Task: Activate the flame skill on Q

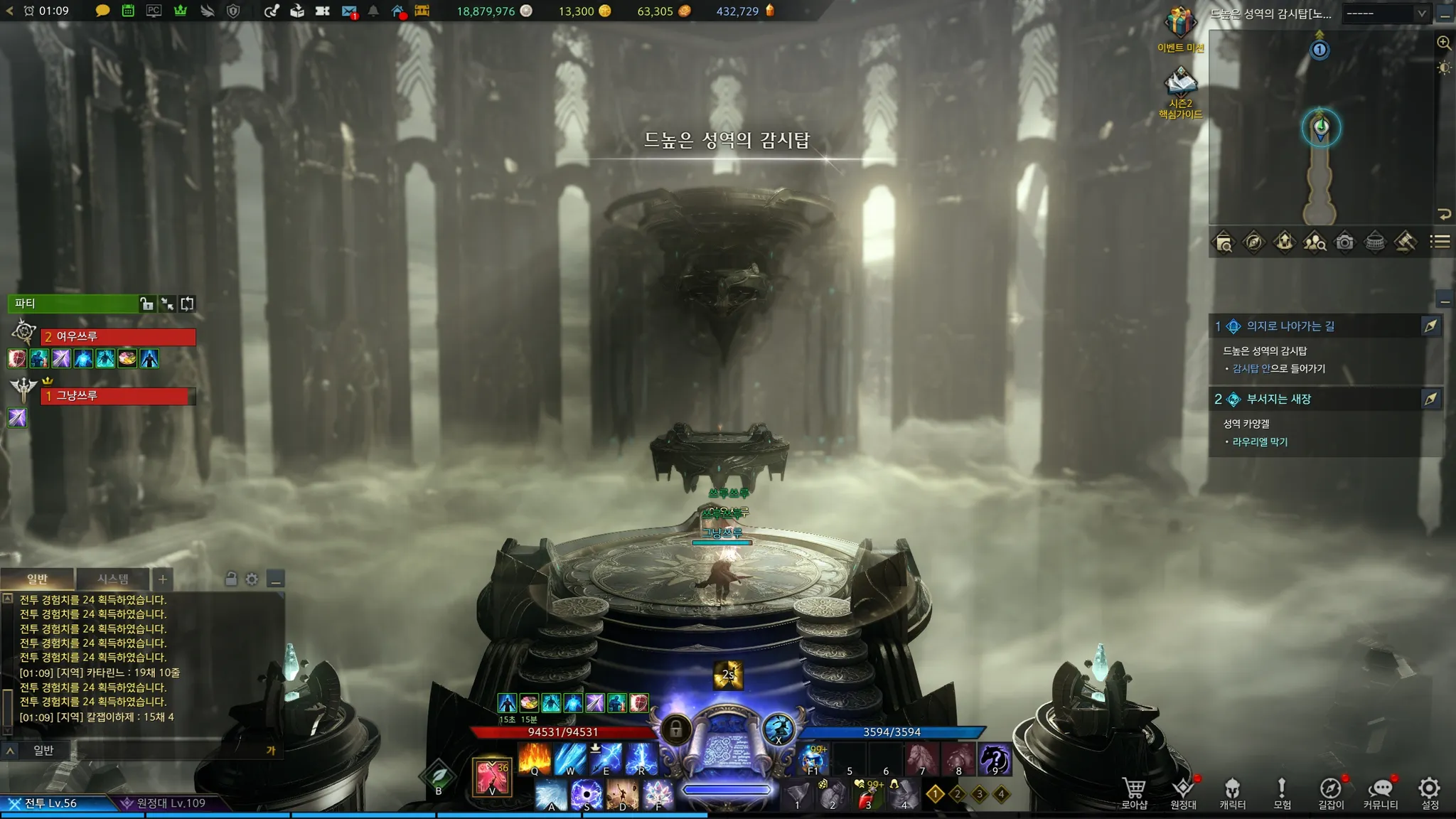Action: coord(535,759)
